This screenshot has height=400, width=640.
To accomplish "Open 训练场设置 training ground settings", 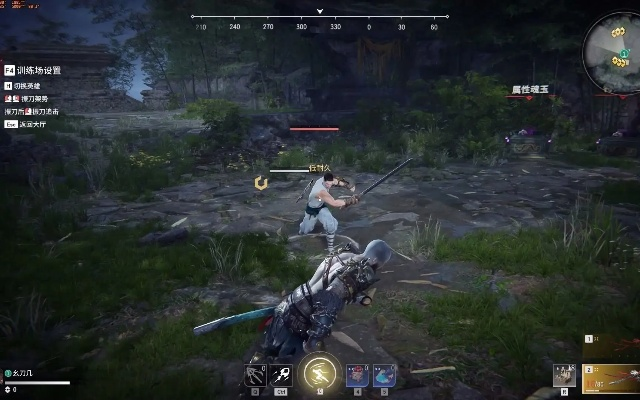I will [38, 71].
